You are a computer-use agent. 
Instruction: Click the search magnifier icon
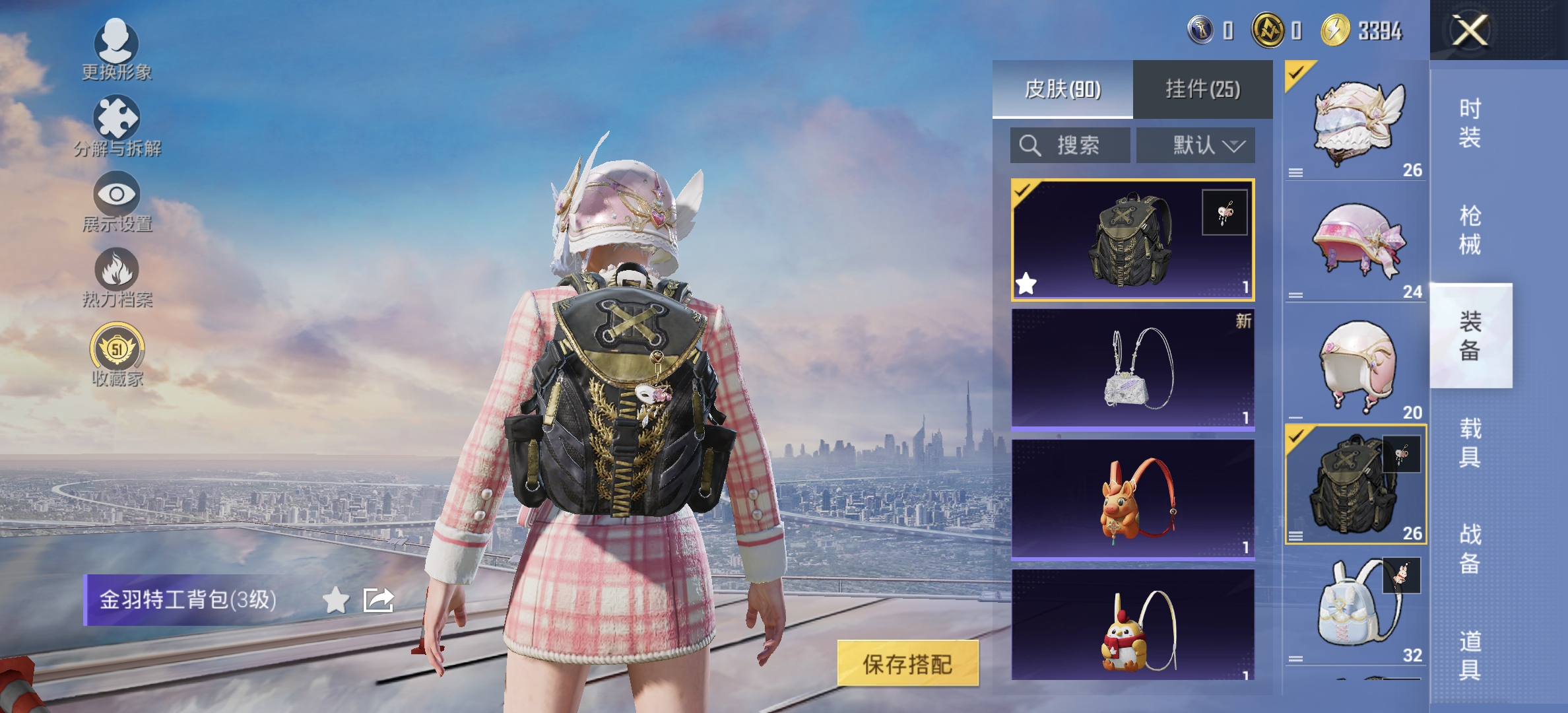(x=1031, y=146)
